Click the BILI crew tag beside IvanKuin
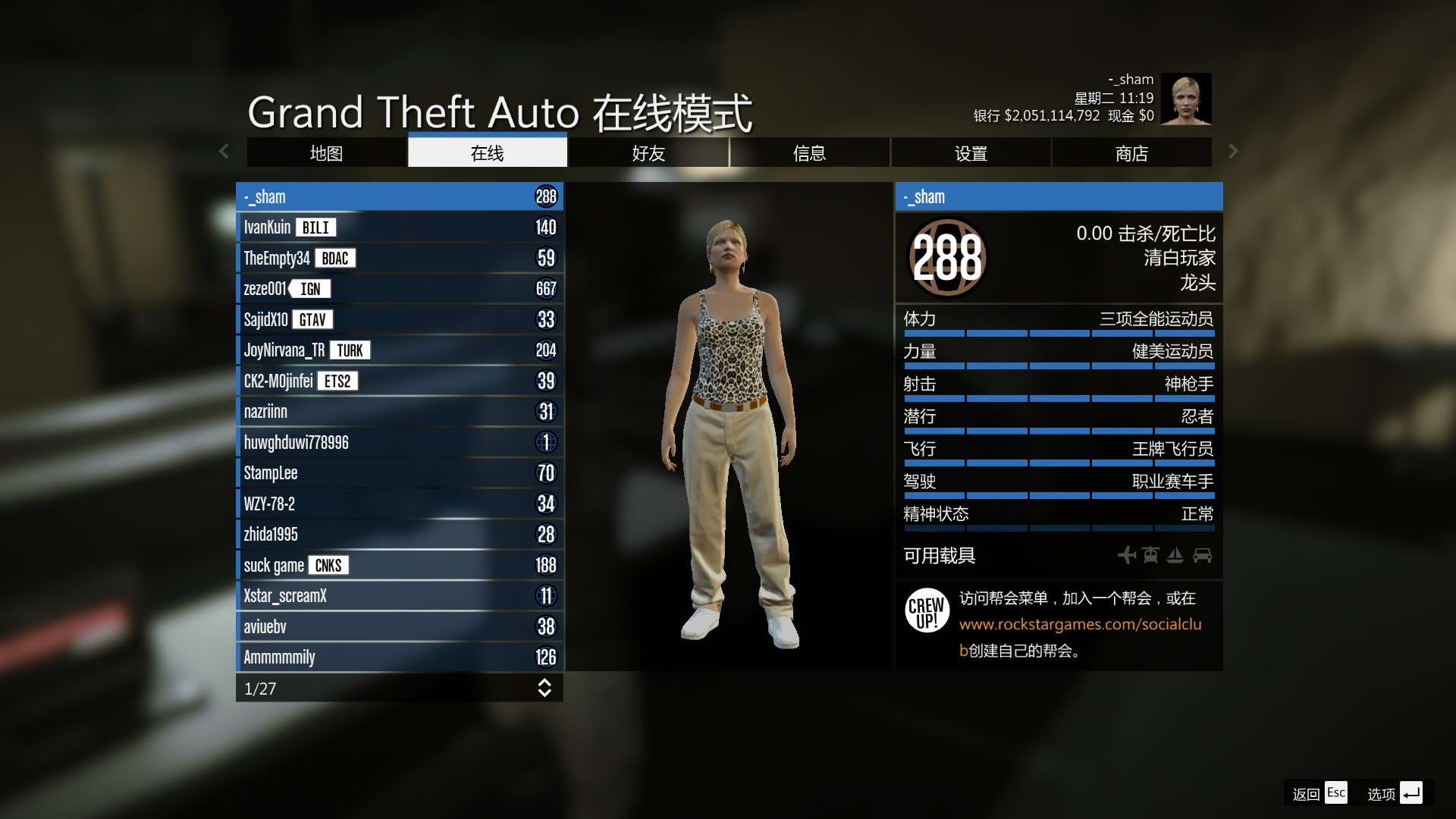The width and height of the screenshot is (1456, 819). coord(315,227)
